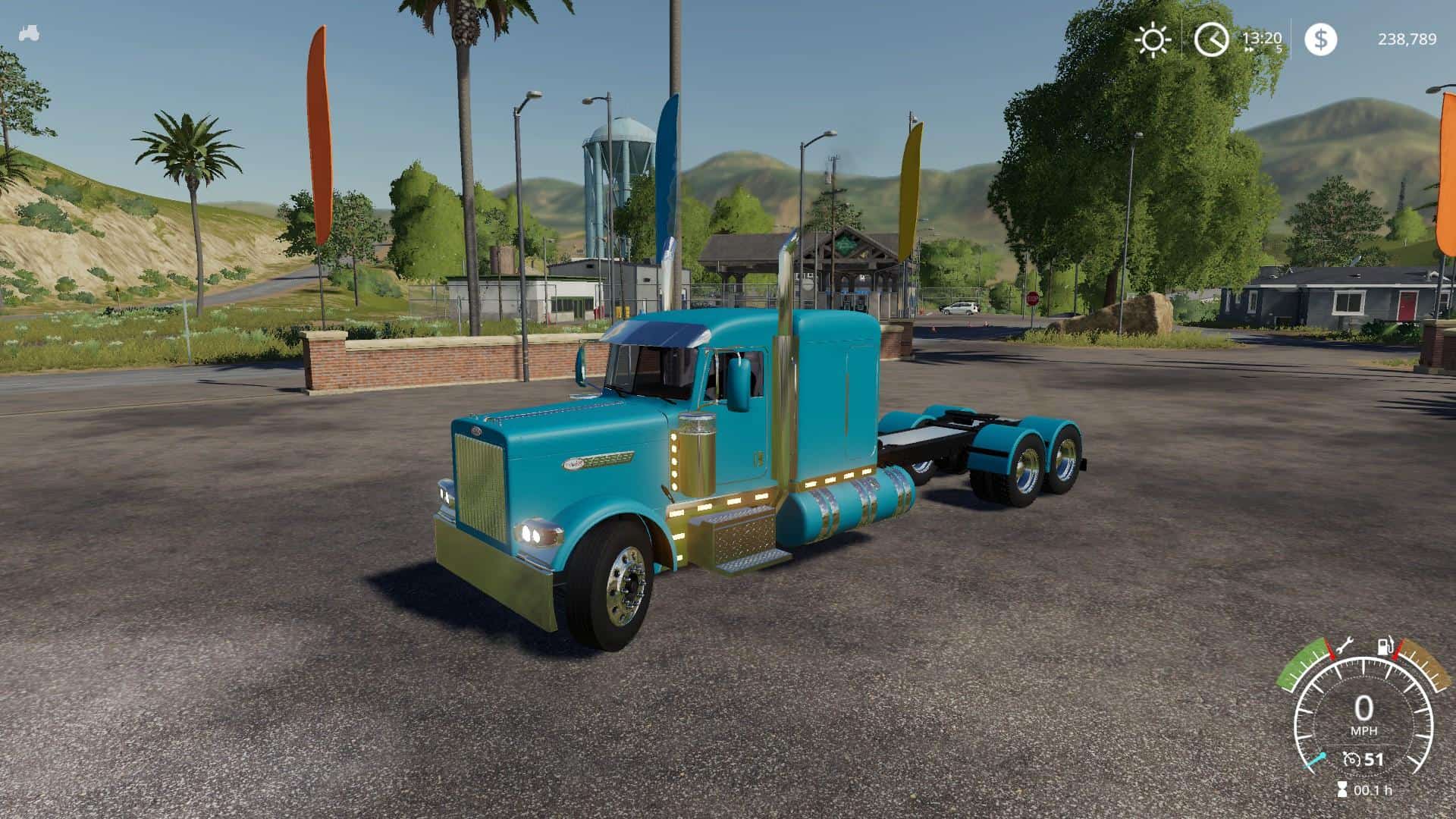
Task: Click the fast-forward arrows under the clock
Action: coord(1249,49)
